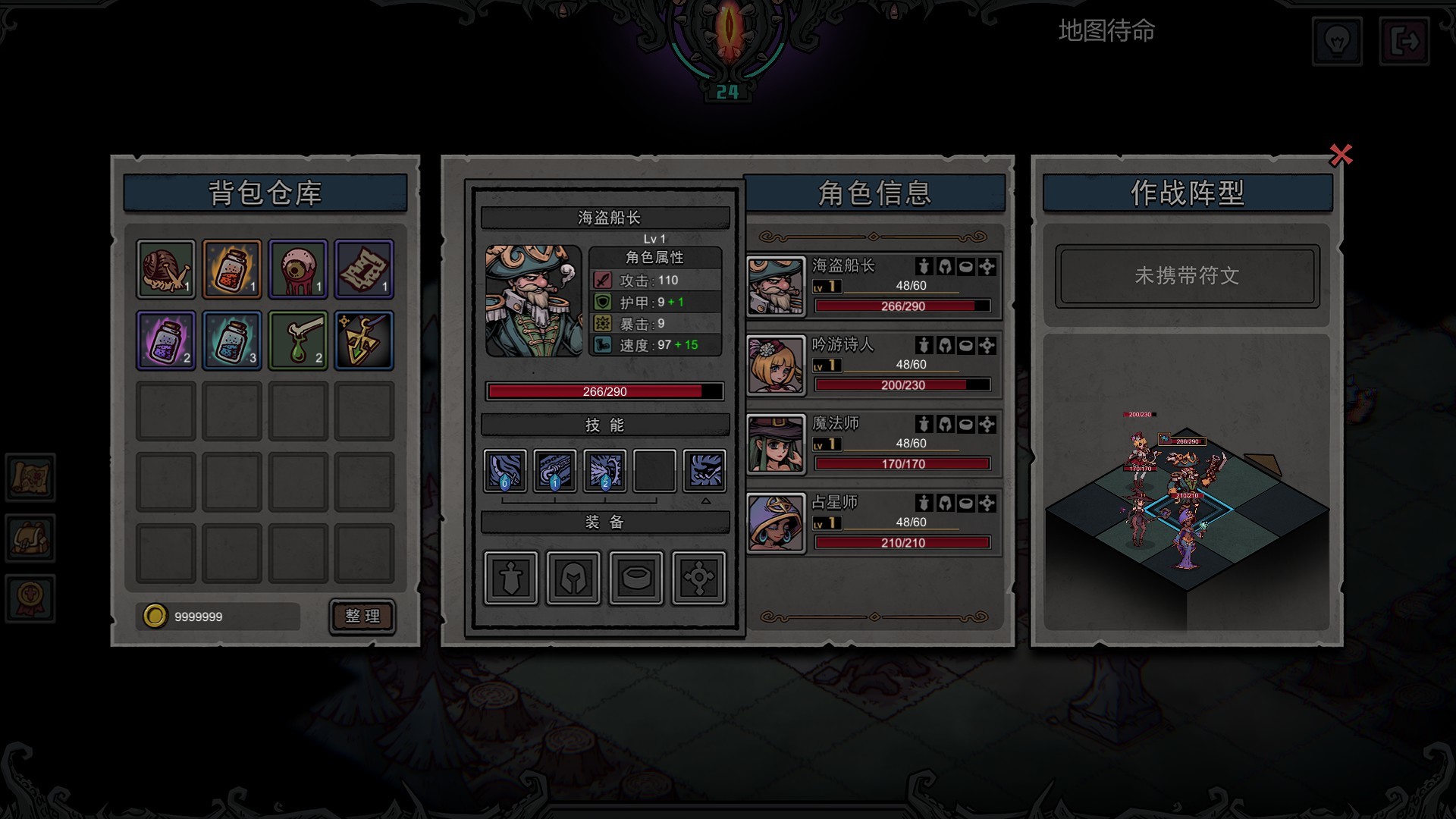Select the orange potion in the backpack
The width and height of the screenshot is (1456, 819).
231,268
